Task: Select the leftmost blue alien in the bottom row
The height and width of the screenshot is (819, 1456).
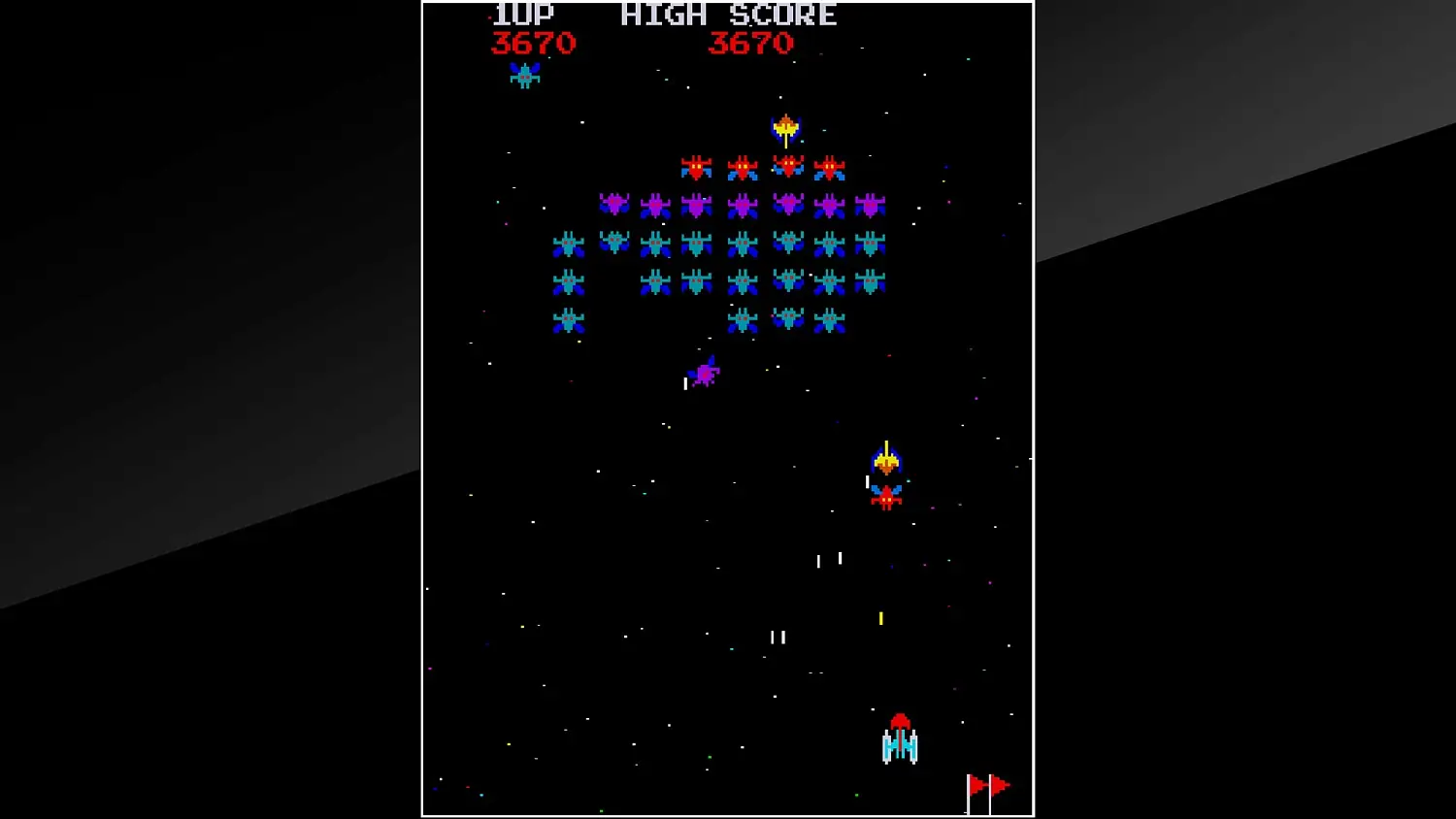Action: [x=568, y=317]
